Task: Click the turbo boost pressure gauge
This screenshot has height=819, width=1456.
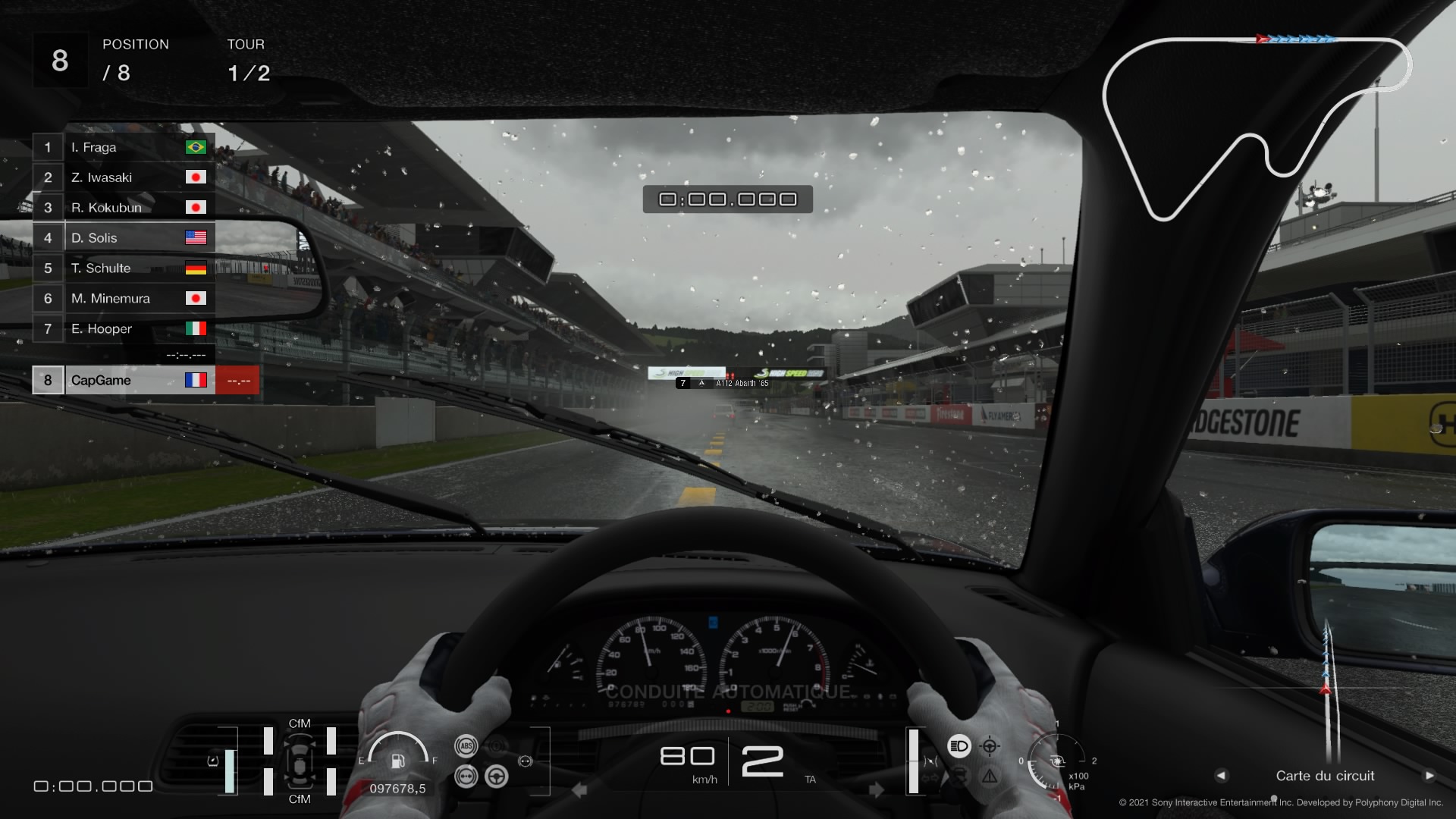Action: (1056, 761)
